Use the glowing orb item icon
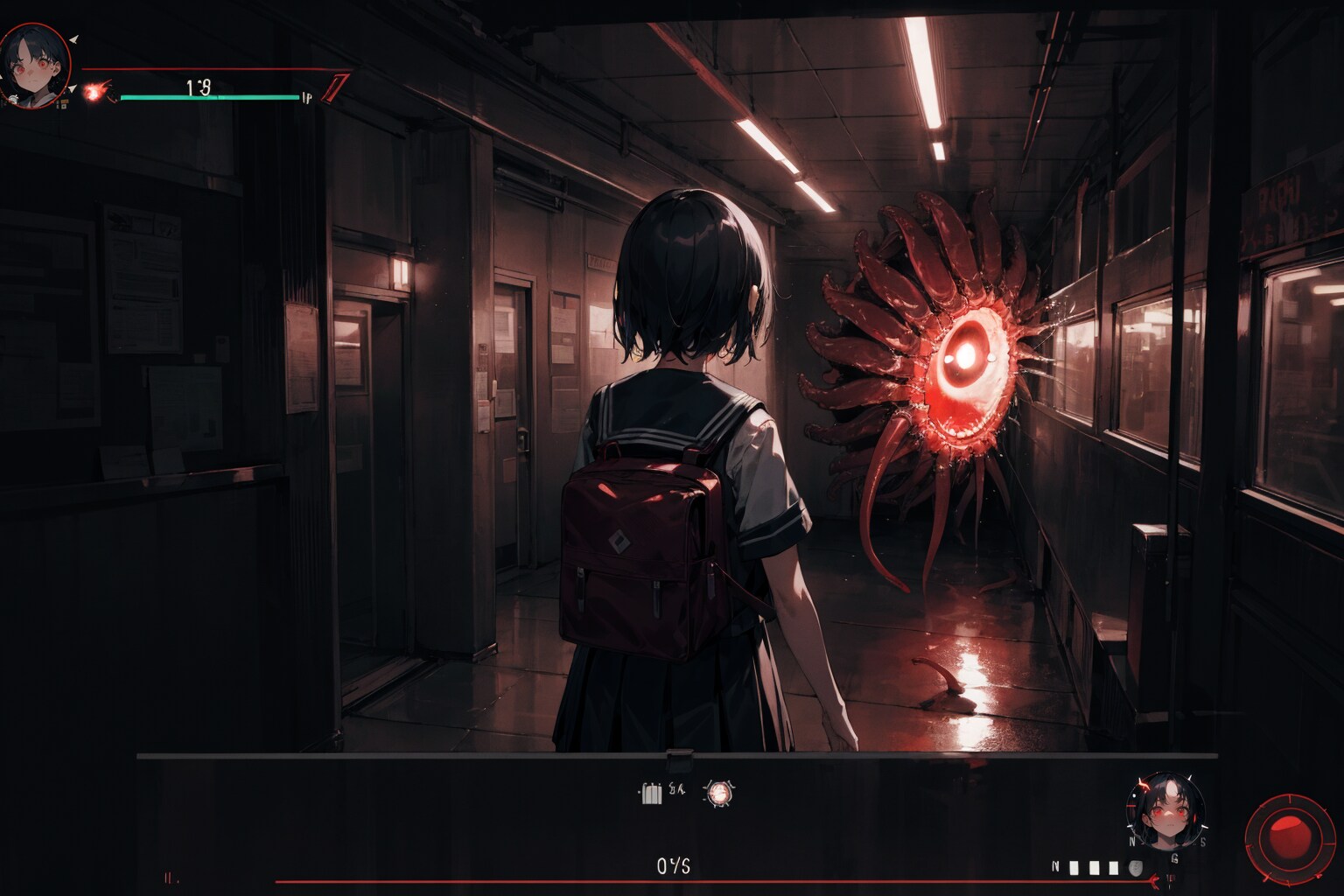Image resolution: width=1344 pixels, height=896 pixels. (719, 793)
